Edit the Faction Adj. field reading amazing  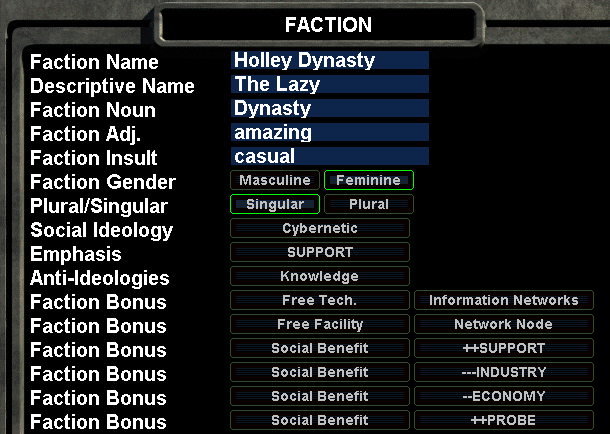coord(329,132)
